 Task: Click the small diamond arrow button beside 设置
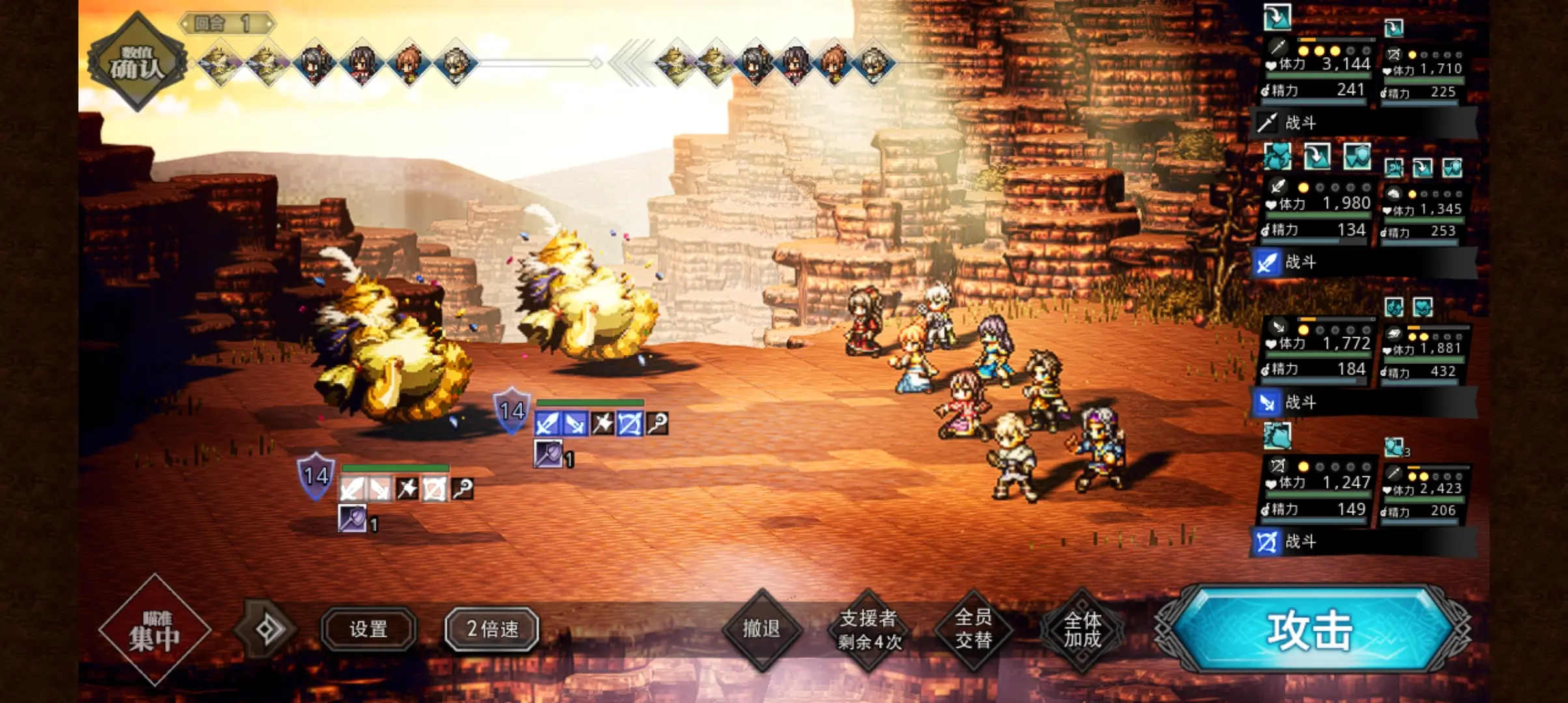click(x=268, y=629)
